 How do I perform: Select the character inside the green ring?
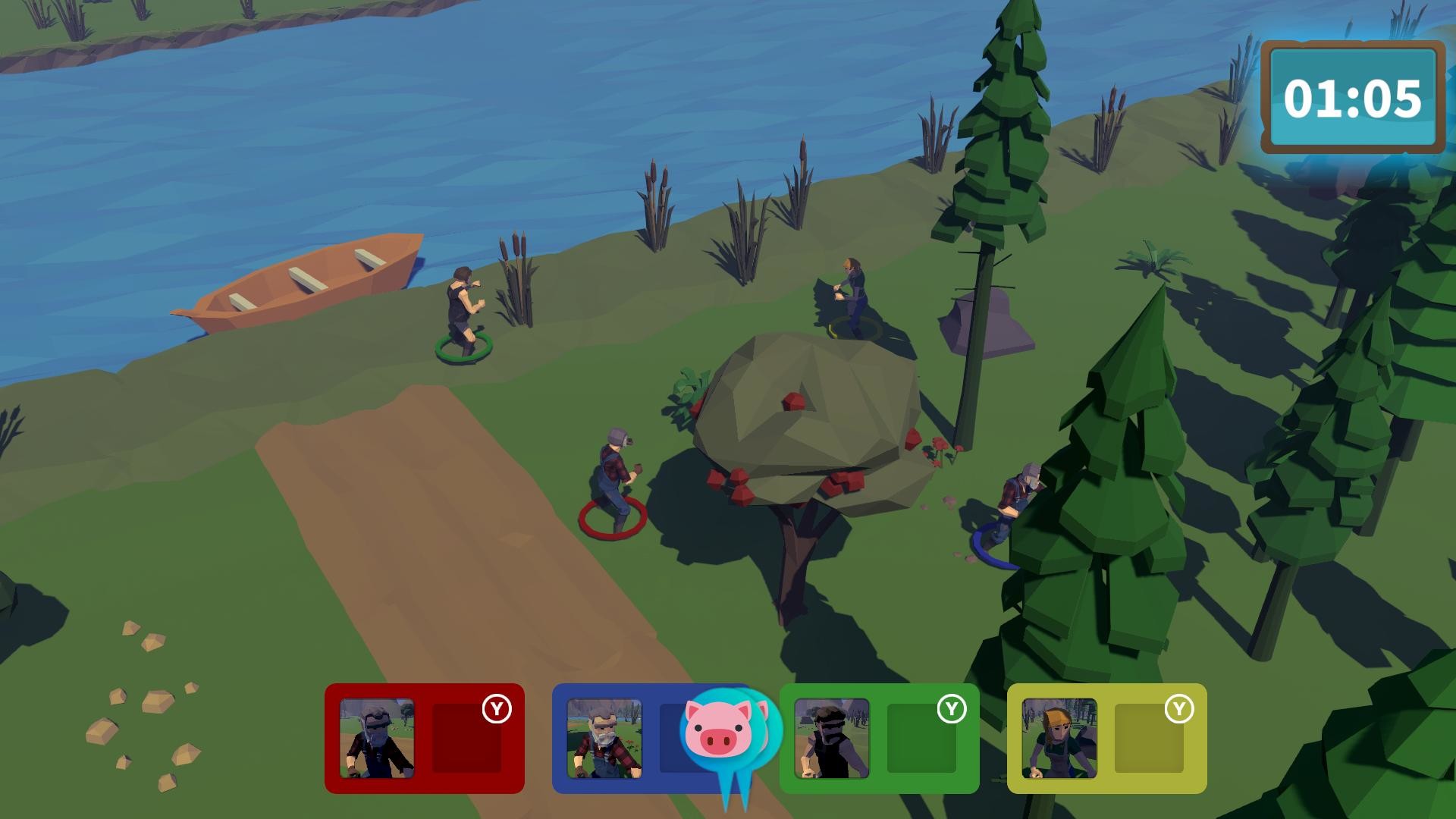464,311
